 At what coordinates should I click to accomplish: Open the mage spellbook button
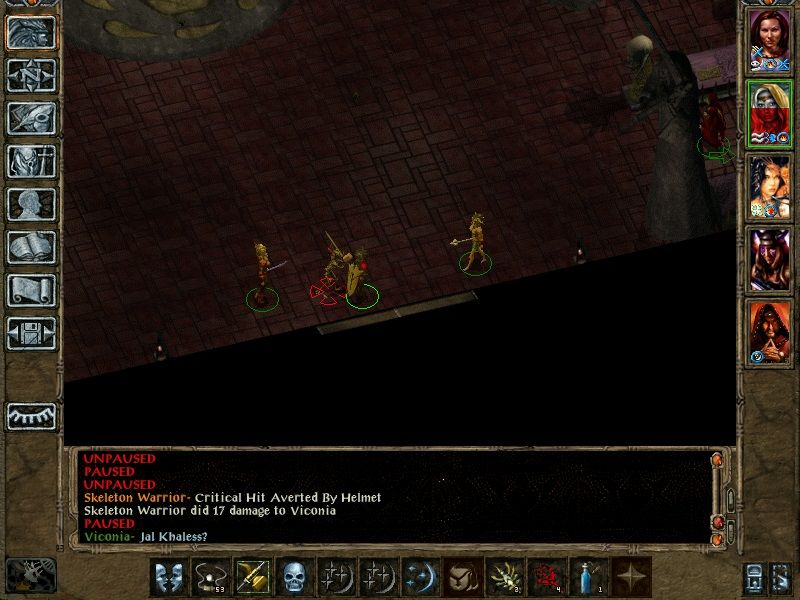pos(31,247)
